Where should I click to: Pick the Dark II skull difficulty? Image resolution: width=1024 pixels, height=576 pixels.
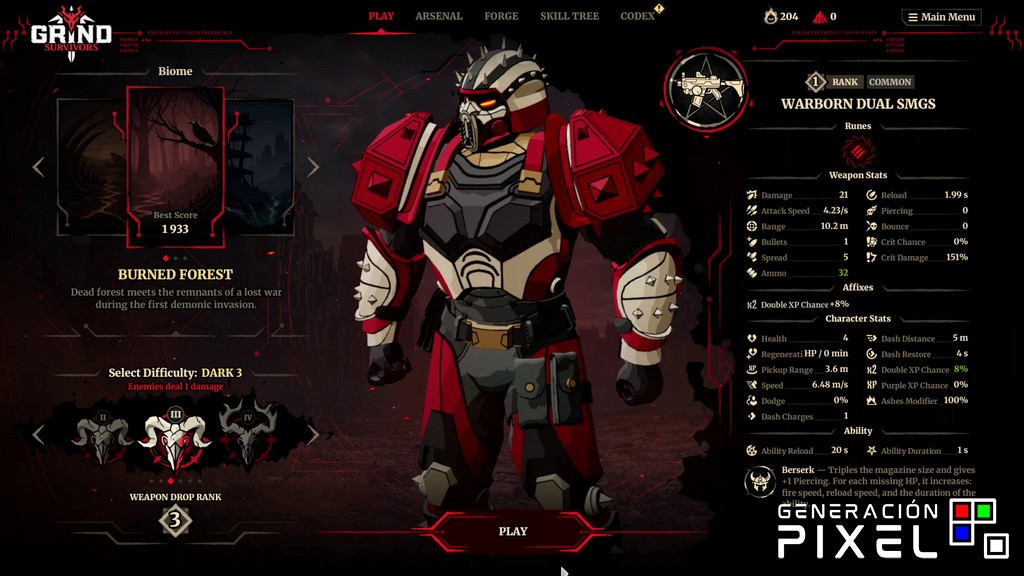(102, 434)
